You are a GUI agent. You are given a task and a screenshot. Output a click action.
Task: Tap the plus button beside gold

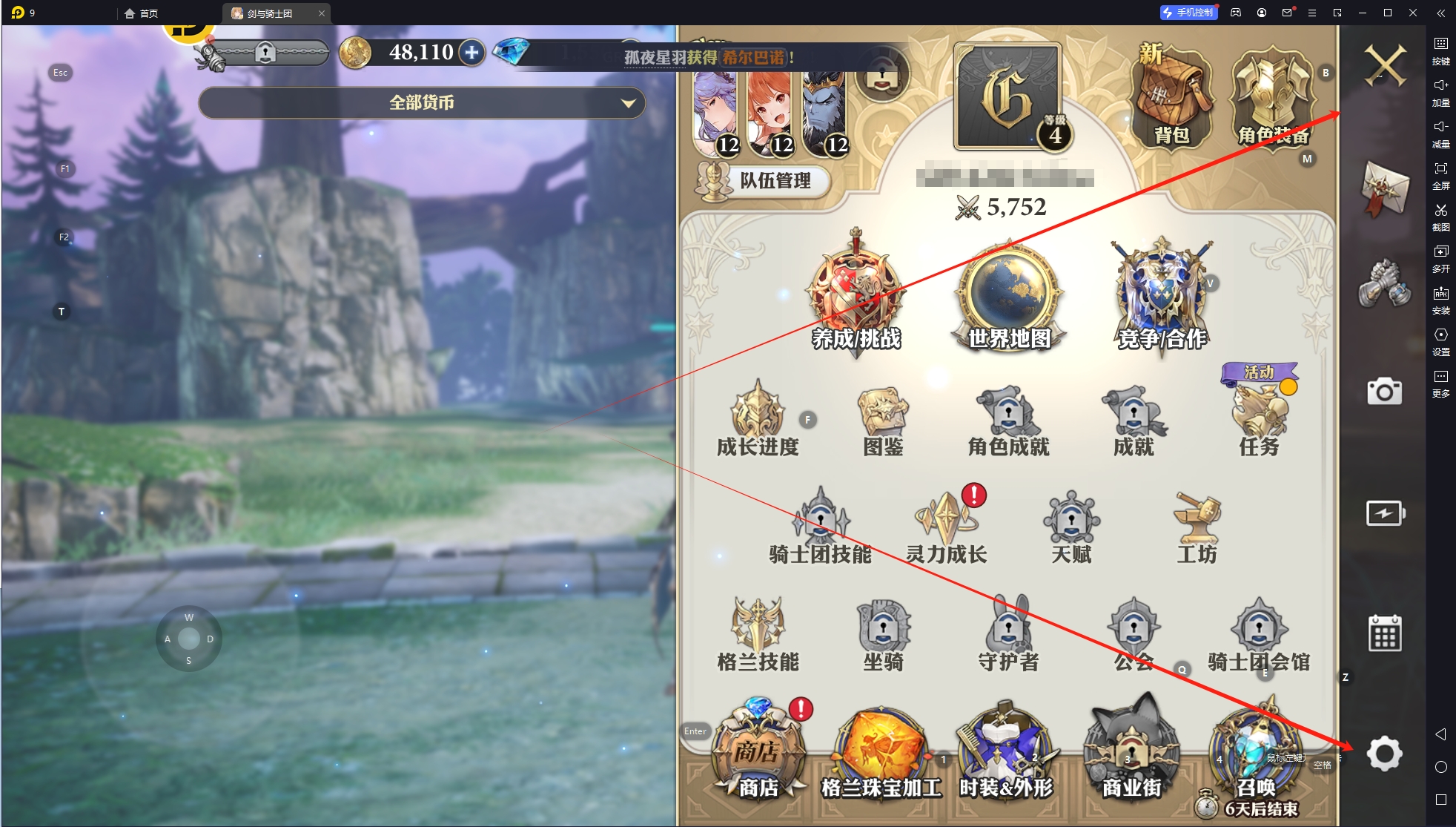471,53
